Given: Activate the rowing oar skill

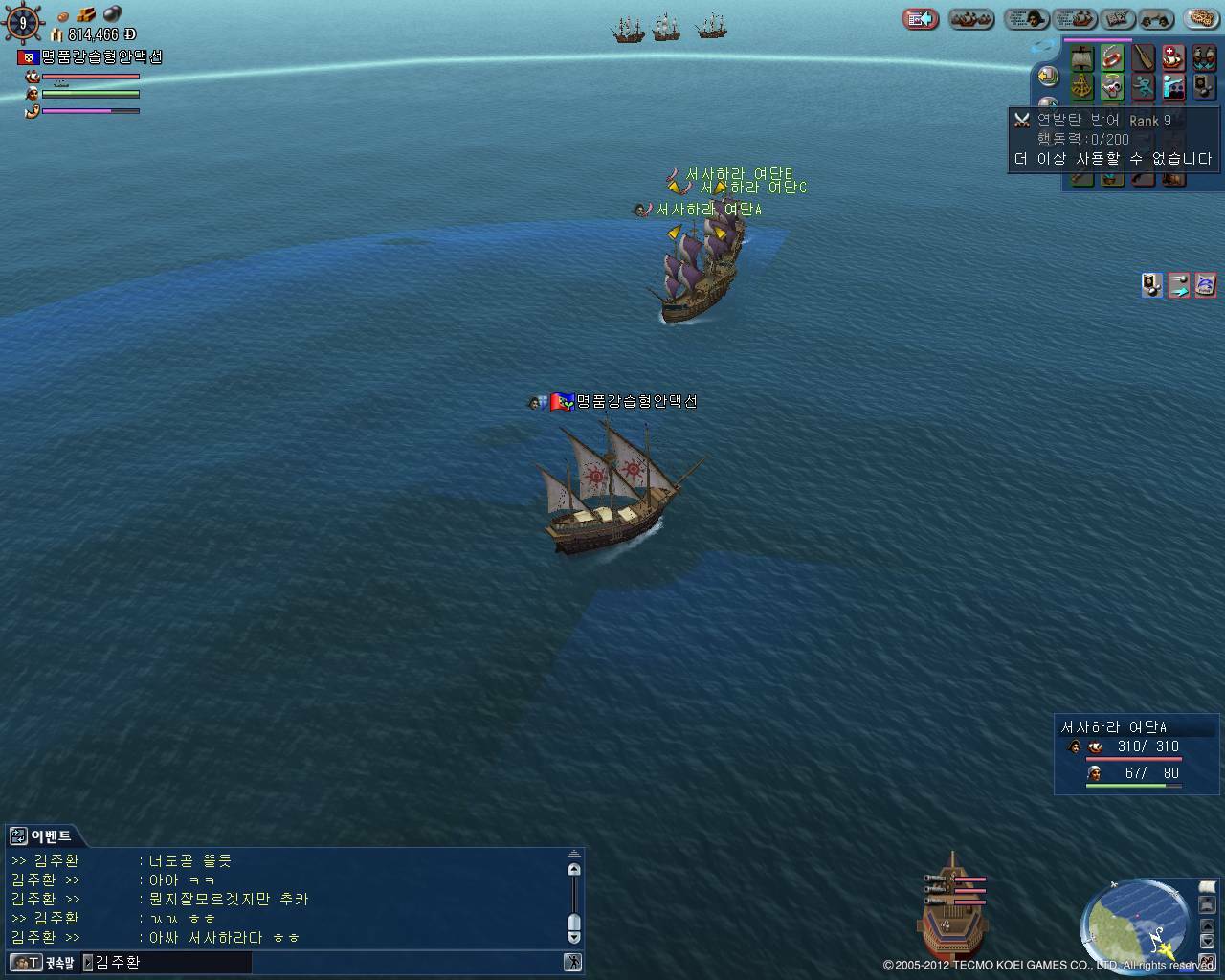Looking at the screenshot, I should (1143, 58).
